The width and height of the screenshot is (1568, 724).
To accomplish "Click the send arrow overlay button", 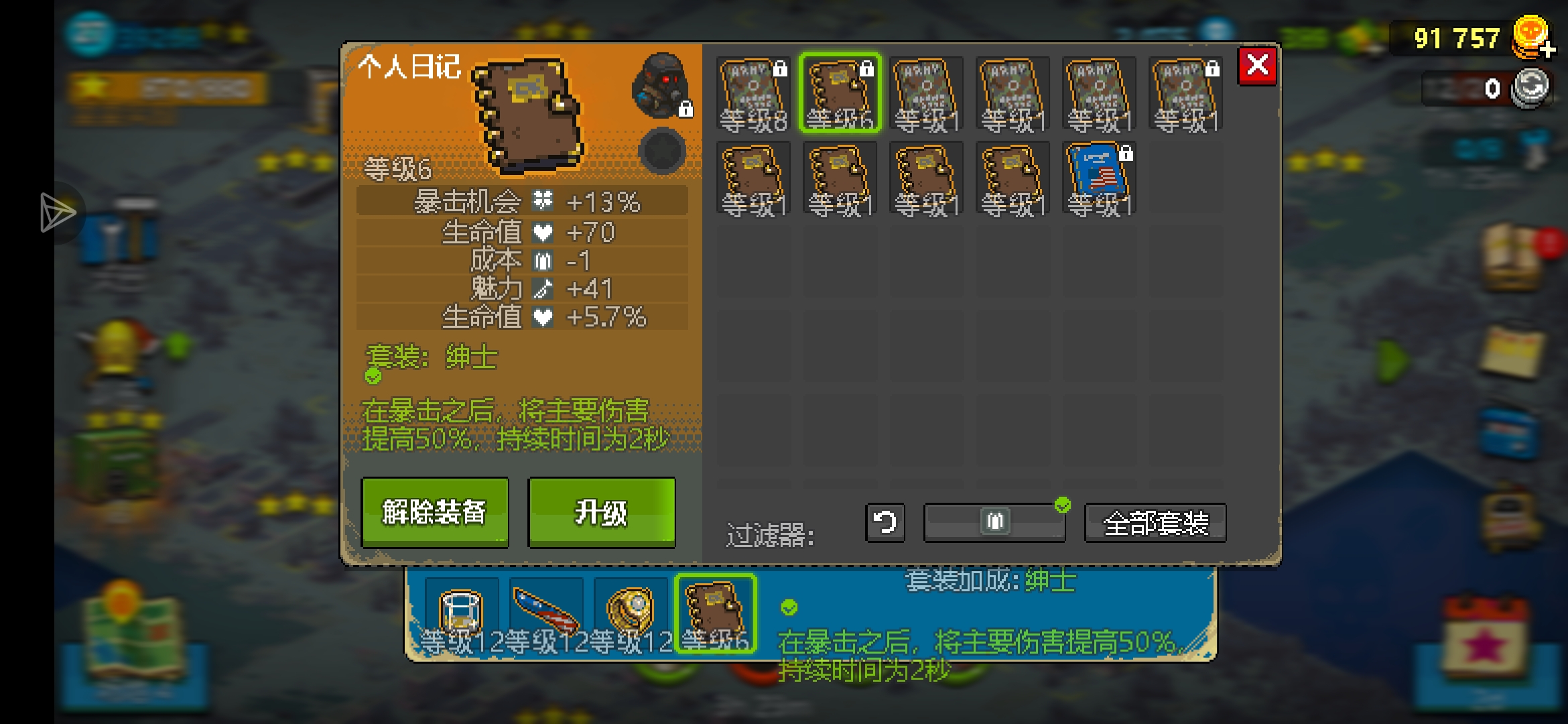I will (58, 213).
